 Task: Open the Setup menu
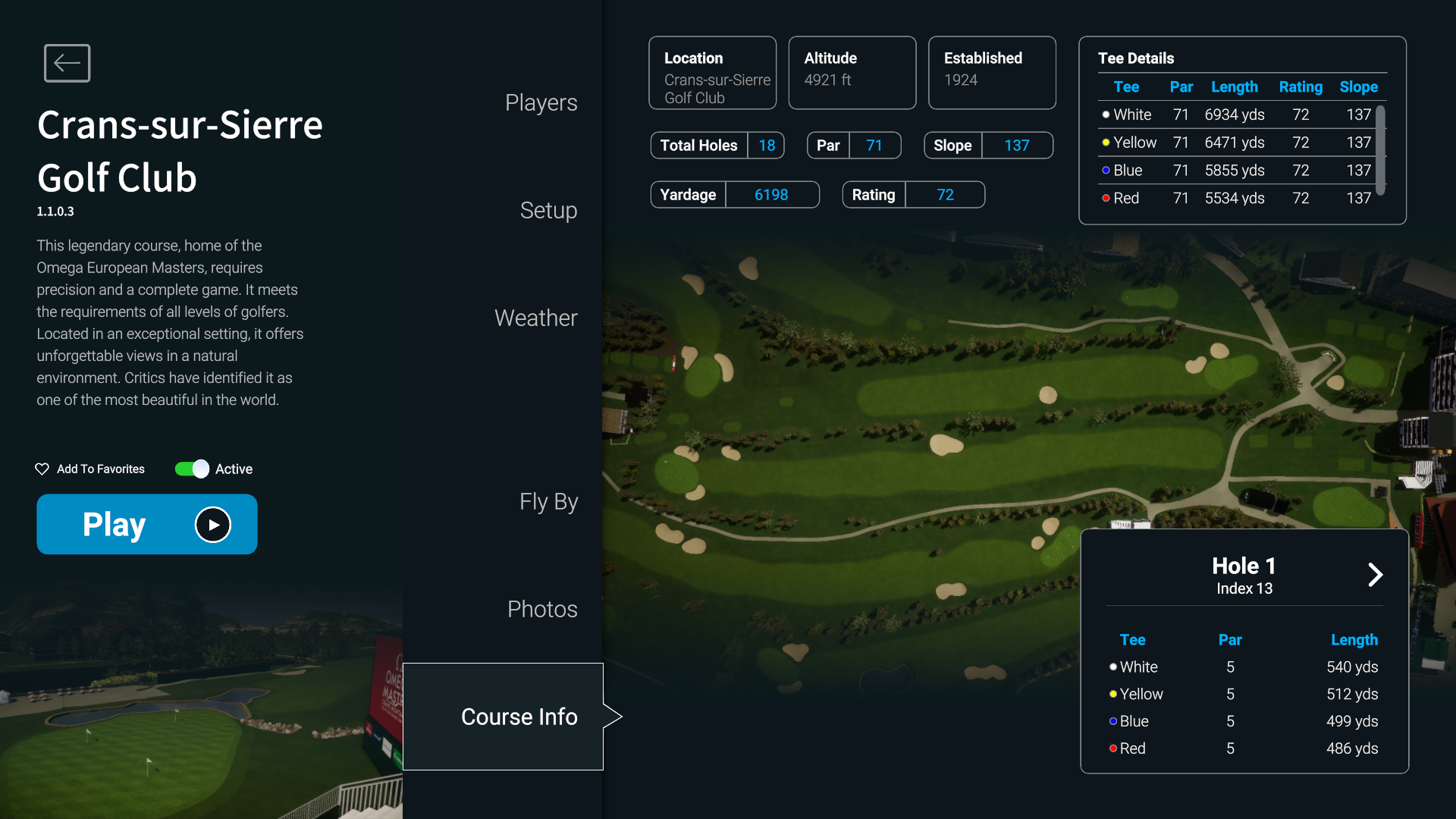548,211
